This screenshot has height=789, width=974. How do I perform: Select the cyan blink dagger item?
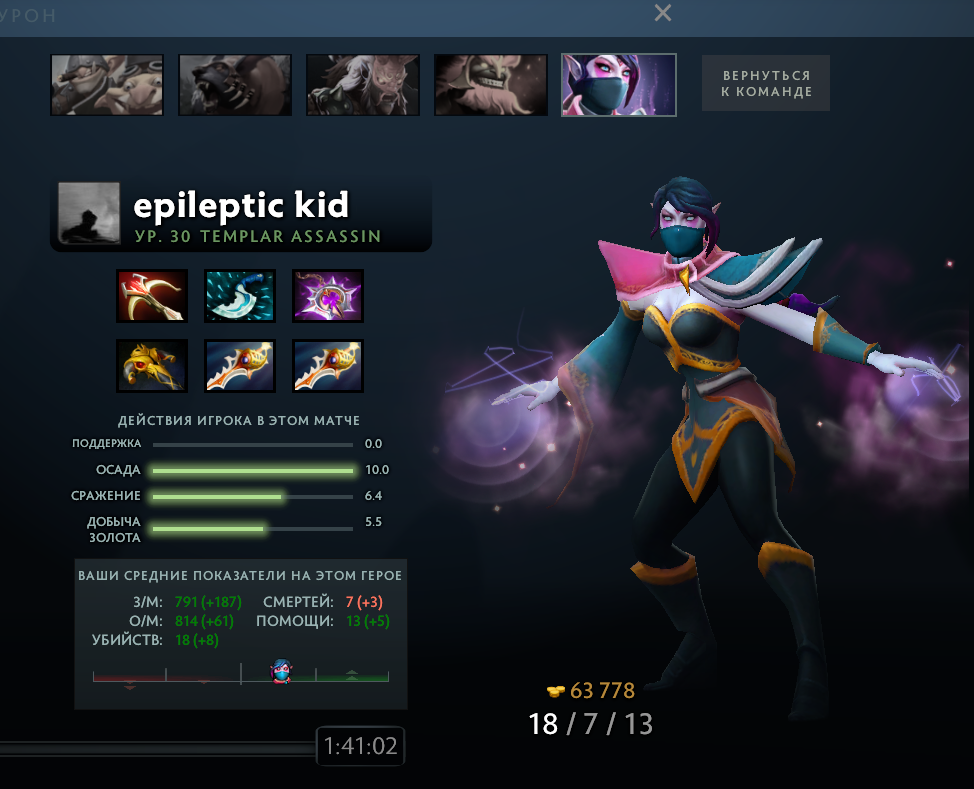(240, 295)
